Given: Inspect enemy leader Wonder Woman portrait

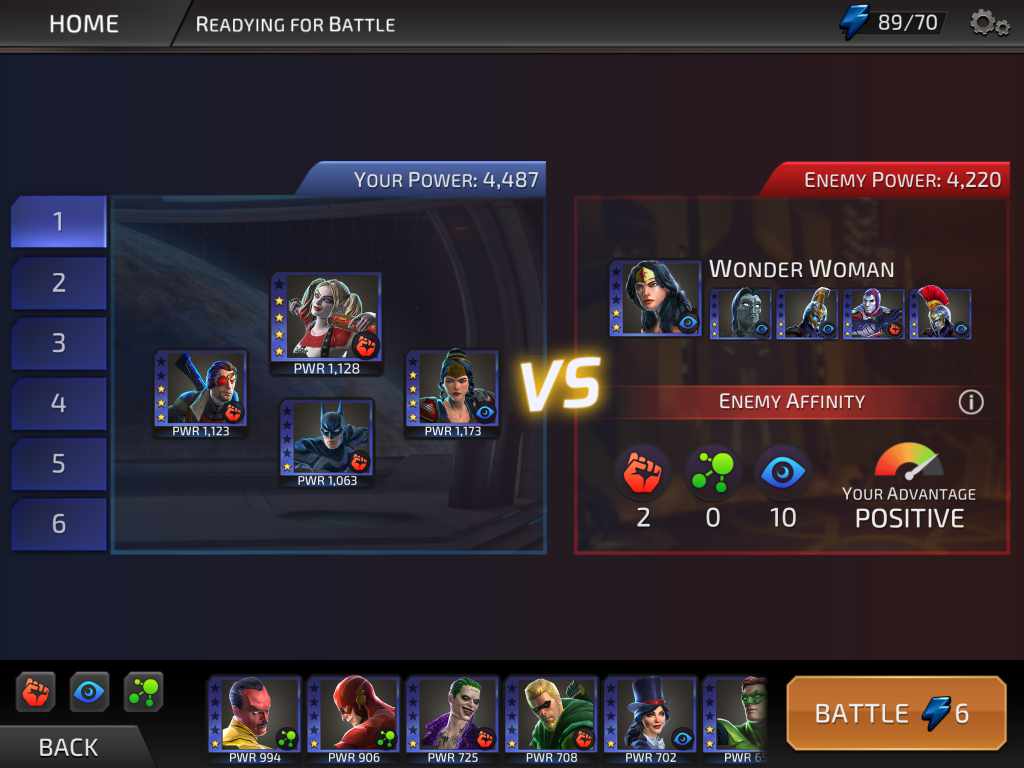Looking at the screenshot, I should pyautogui.click(x=655, y=298).
